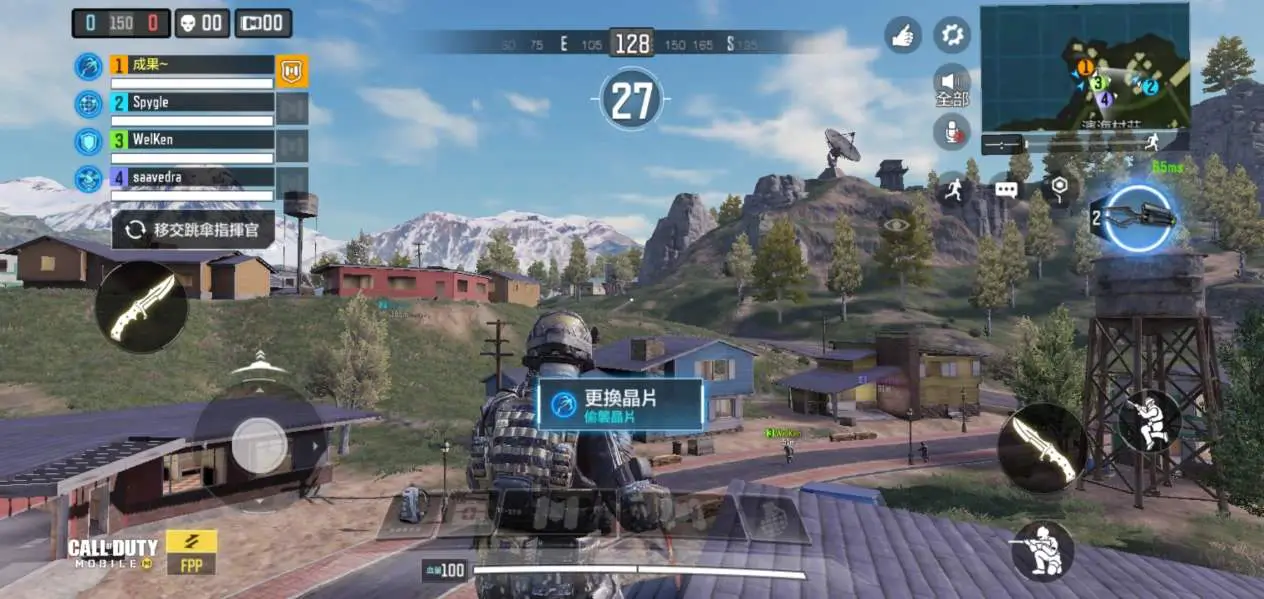The width and height of the screenshot is (1264, 599).
Task: Tap the kneeling aim stance button
Action: point(1042,550)
